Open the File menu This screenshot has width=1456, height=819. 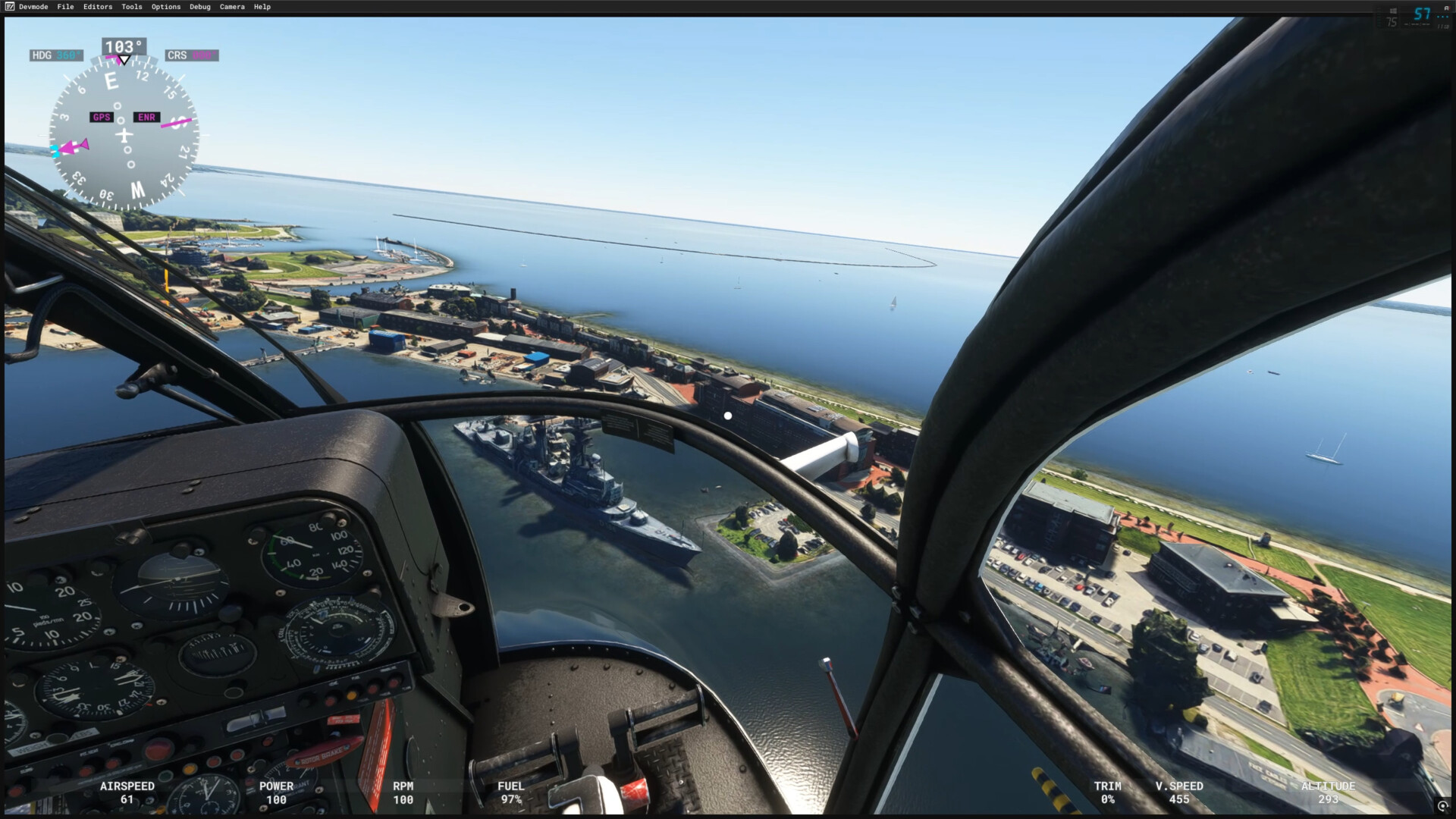coord(65,7)
